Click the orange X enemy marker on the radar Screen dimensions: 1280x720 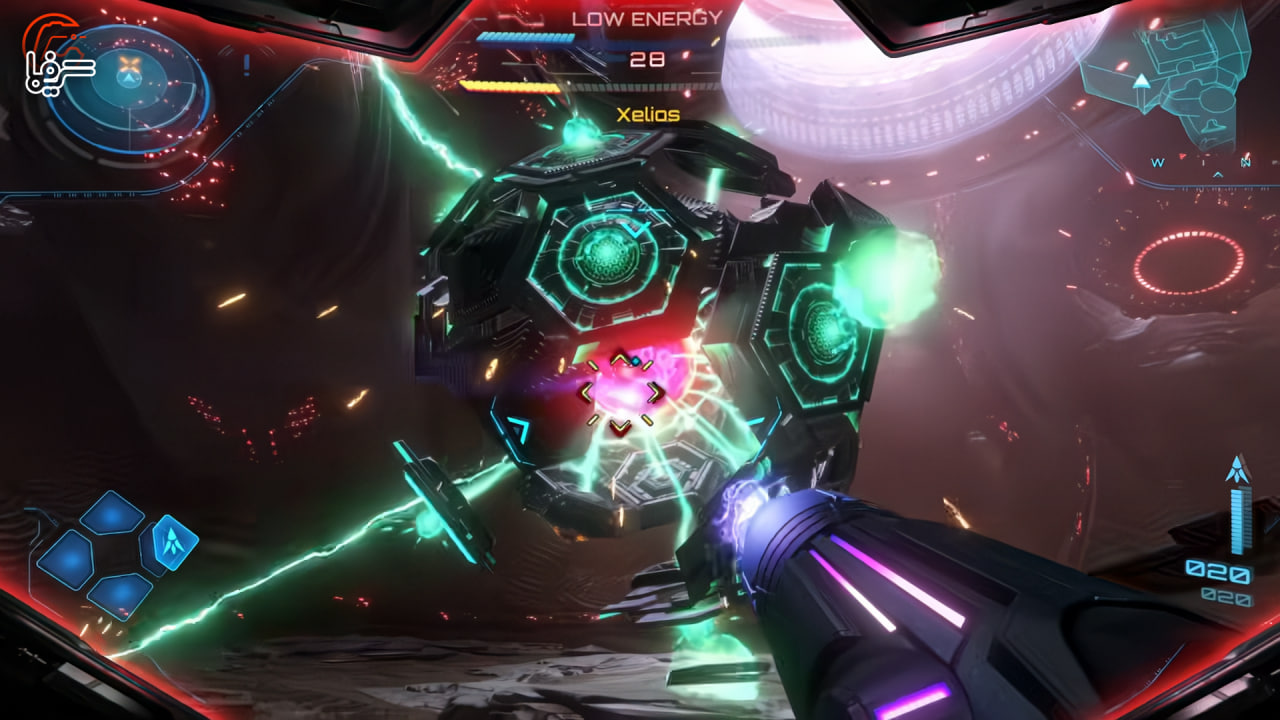tap(129, 63)
